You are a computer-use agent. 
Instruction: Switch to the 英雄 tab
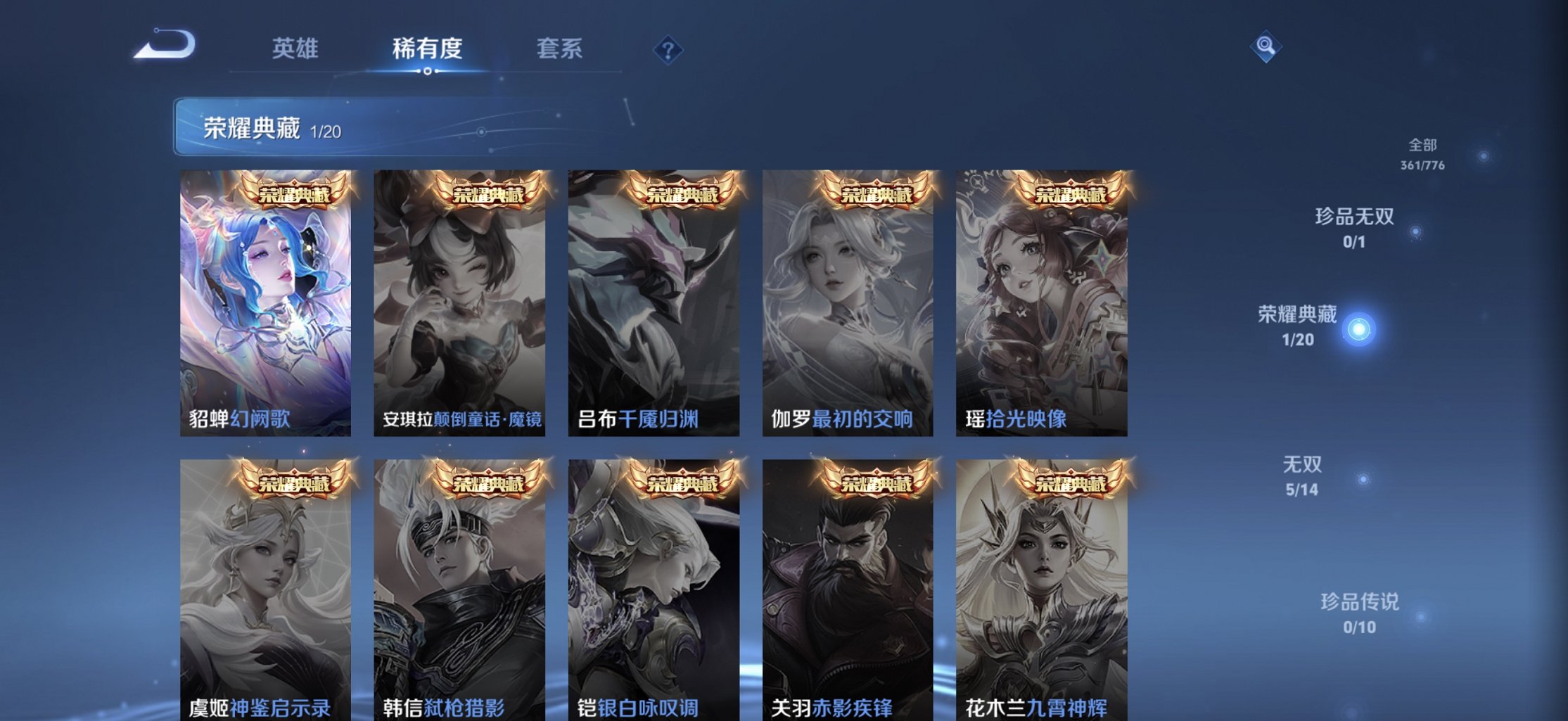[296, 49]
